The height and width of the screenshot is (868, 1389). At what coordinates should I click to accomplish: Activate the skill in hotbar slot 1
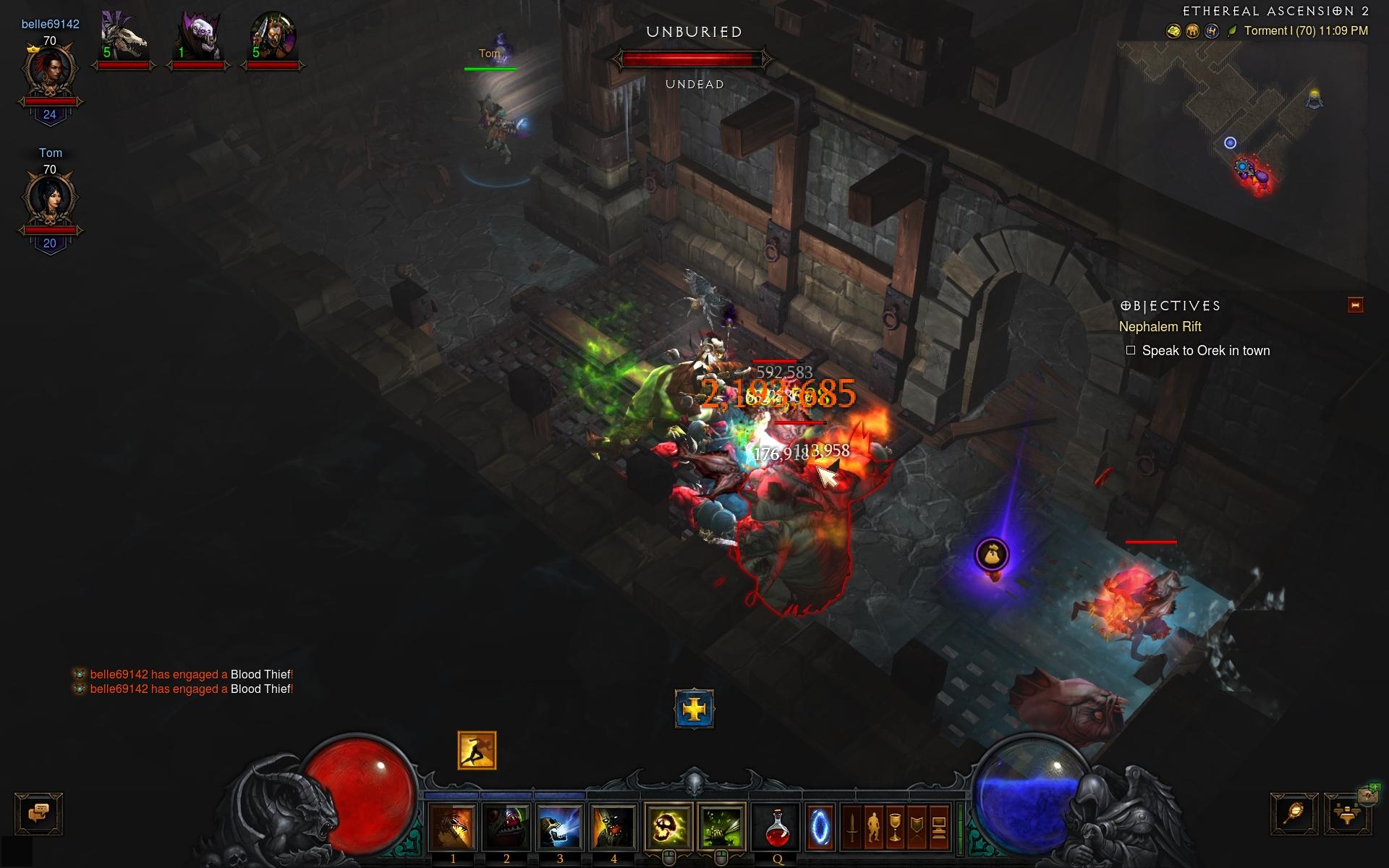453,826
